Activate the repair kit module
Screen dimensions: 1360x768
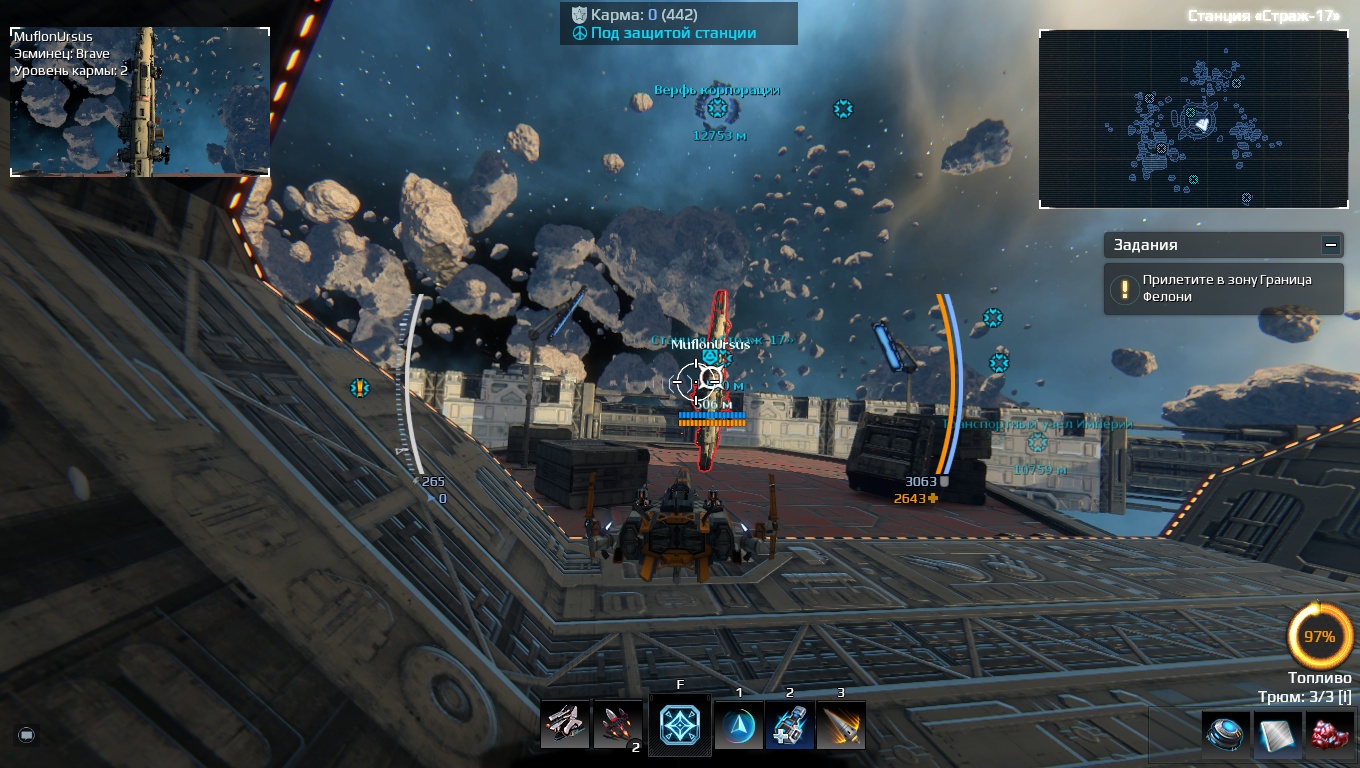coord(790,725)
